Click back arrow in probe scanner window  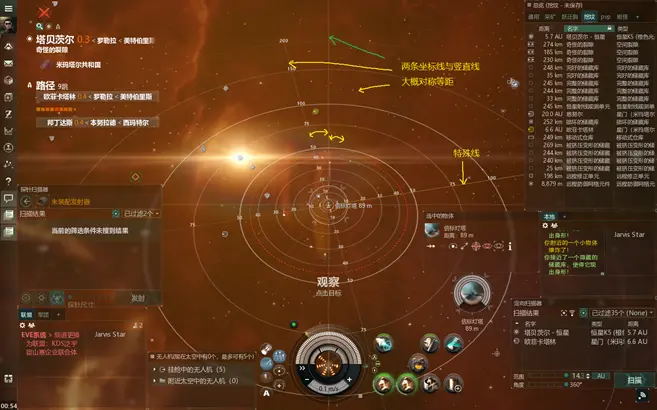tap(27, 199)
